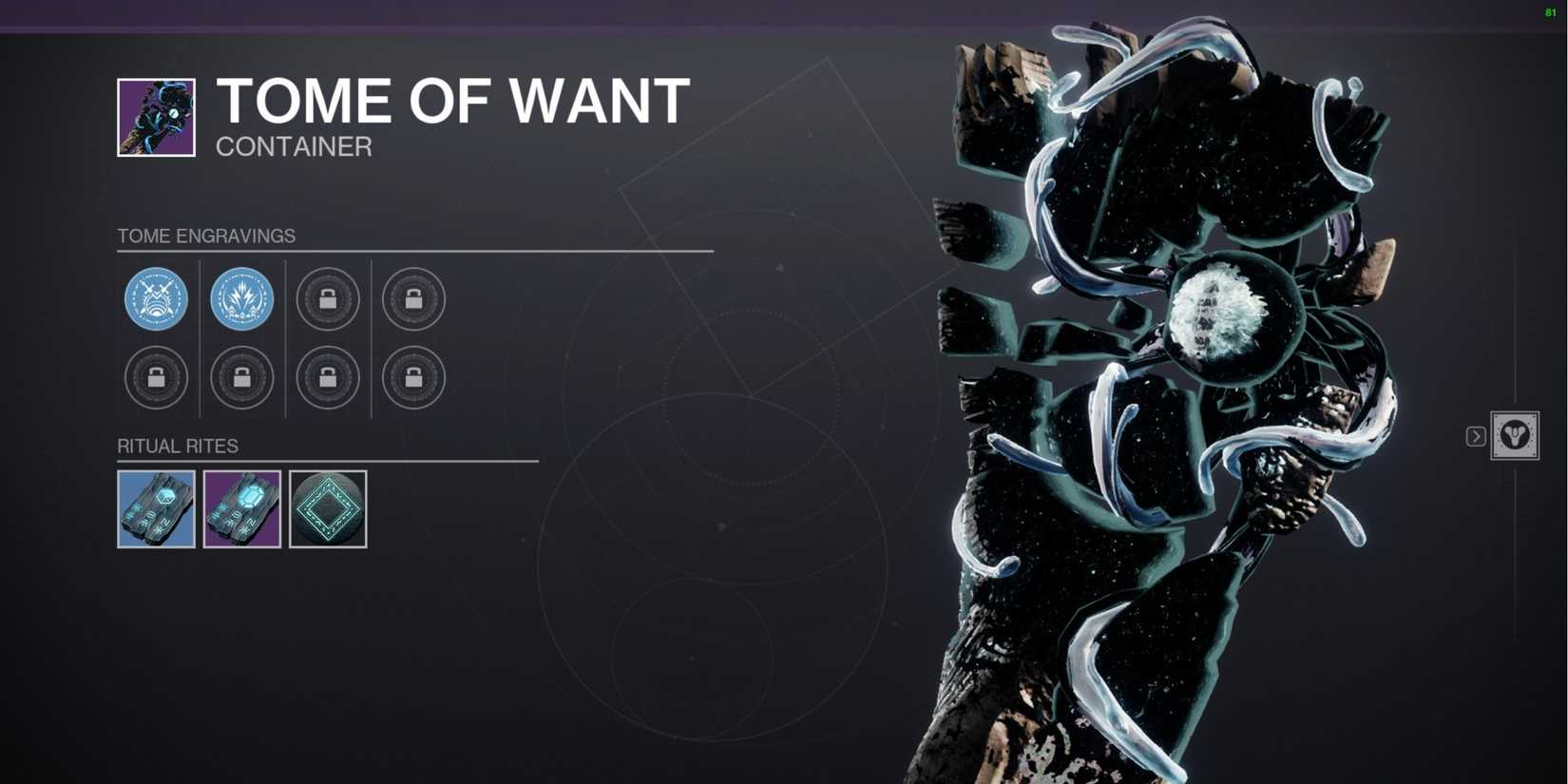Select the crossed-swords Tome Engraving
This screenshot has width=1568, height=784.
(155, 299)
